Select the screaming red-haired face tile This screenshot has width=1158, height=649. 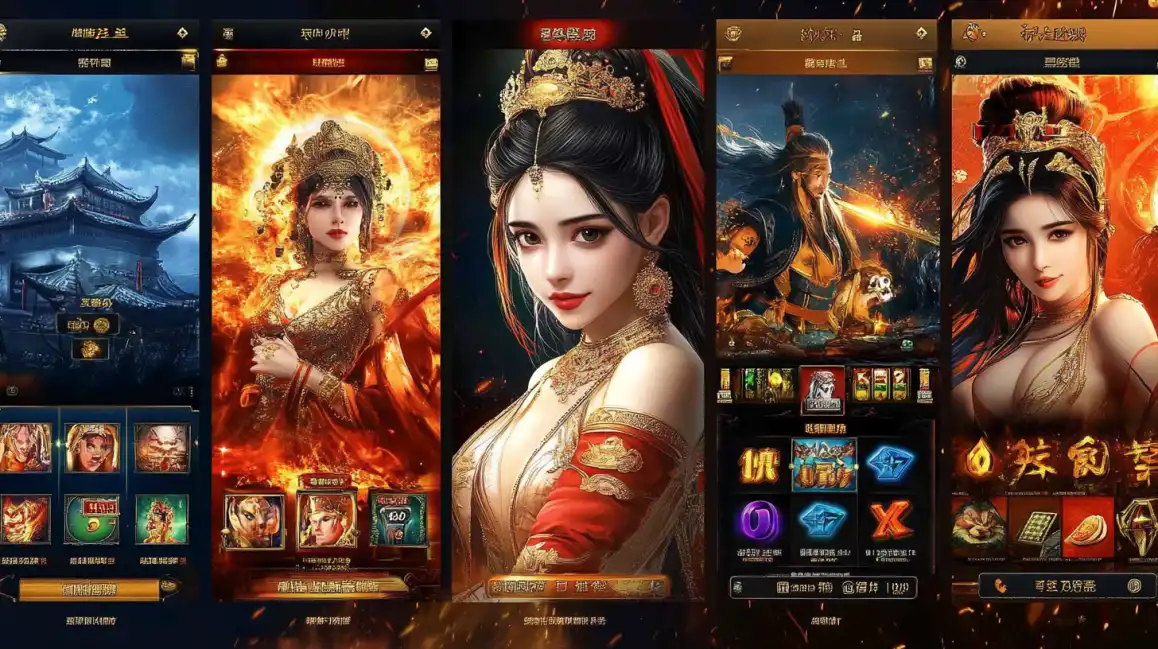pyautogui.click(x=26, y=447)
